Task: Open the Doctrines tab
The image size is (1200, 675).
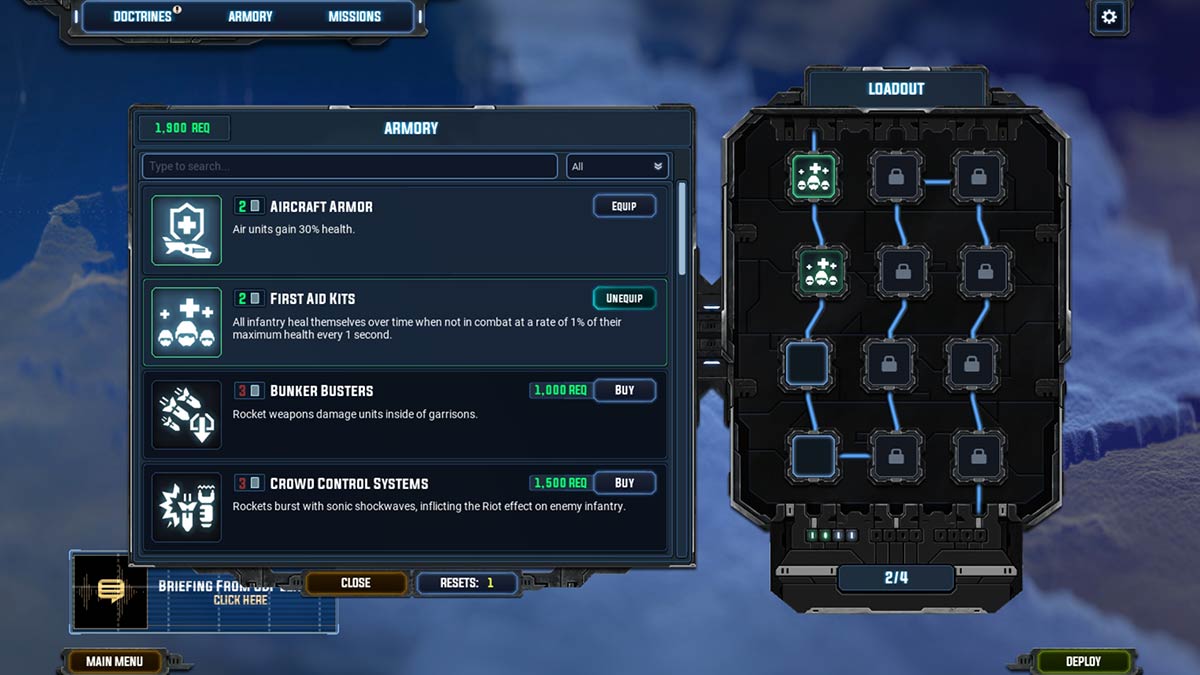Action: 142,16
